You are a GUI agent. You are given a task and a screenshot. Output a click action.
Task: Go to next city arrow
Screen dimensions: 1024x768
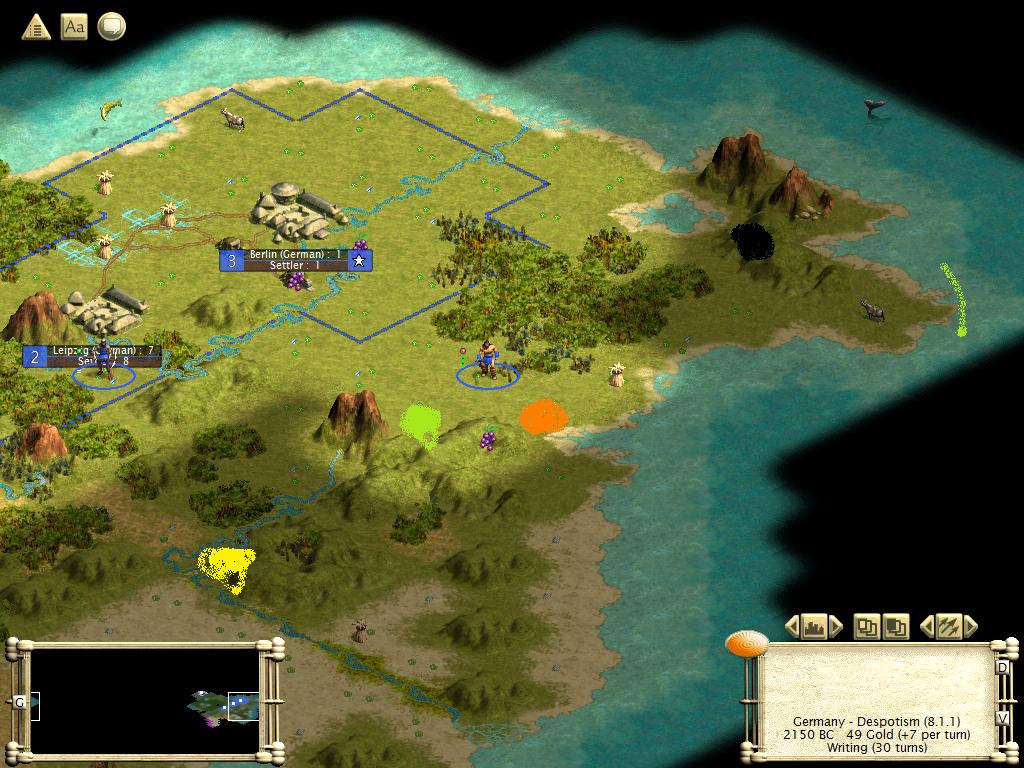[836, 627]
